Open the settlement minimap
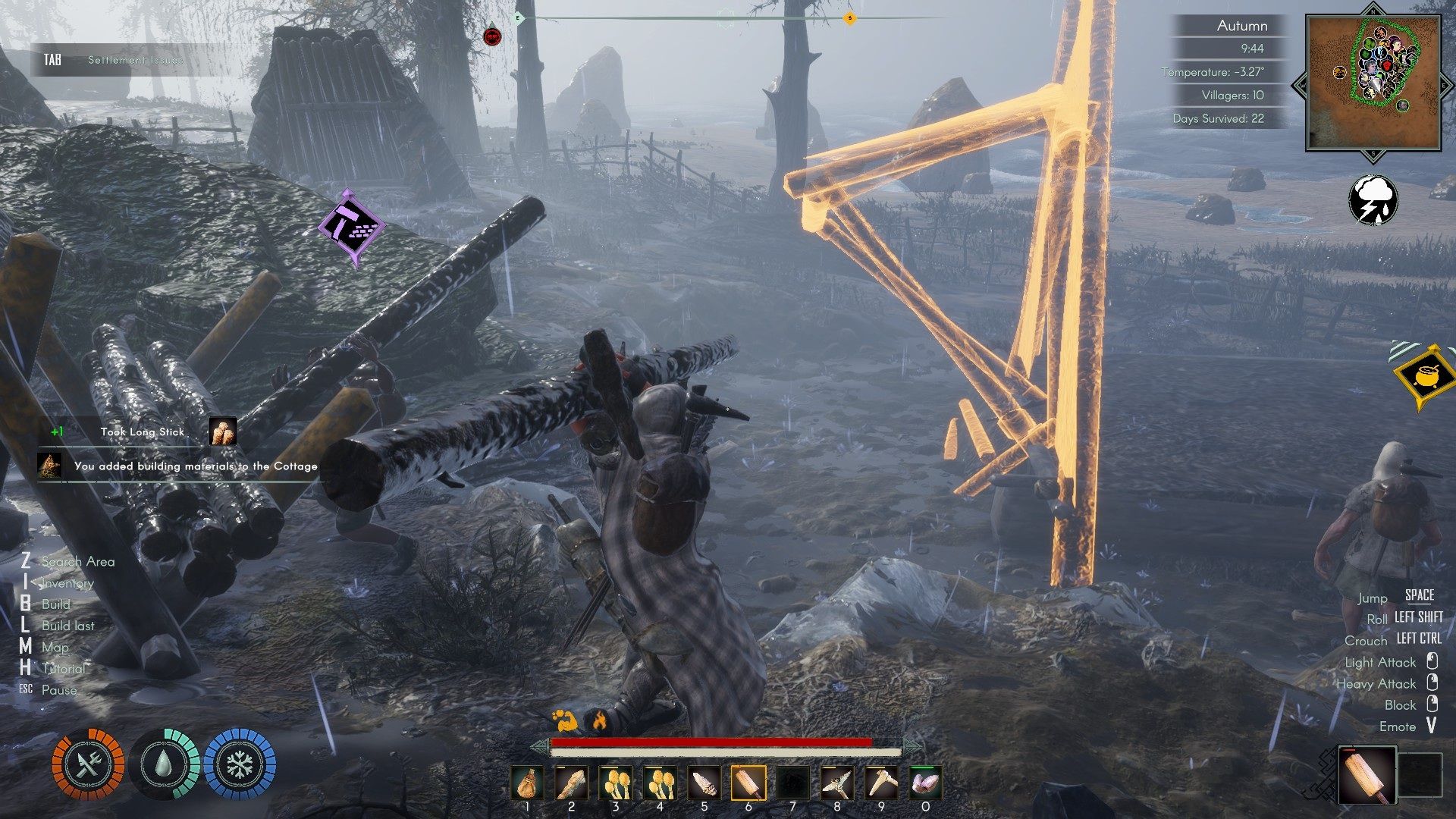Screen dimensions: 1456x819 (x=1373, y=83)
